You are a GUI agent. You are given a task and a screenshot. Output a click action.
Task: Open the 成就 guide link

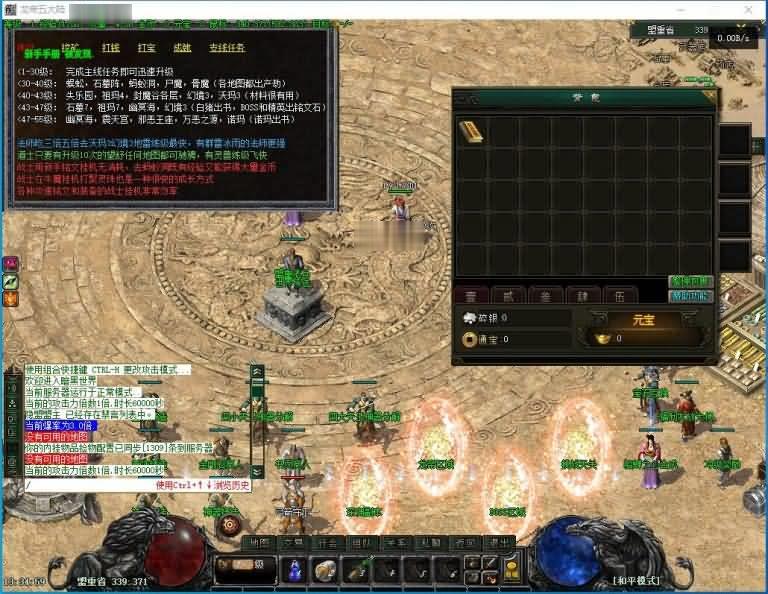click(182, 47)
